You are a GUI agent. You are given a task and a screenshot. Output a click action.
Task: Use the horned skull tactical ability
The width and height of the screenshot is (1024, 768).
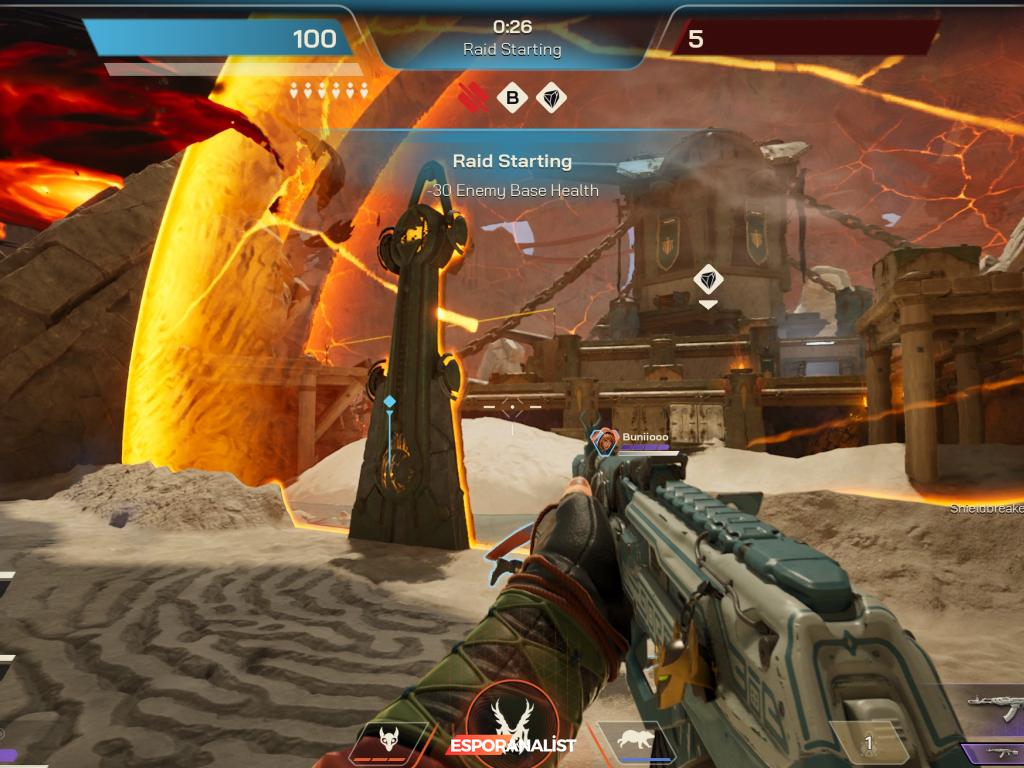(388, 741)
